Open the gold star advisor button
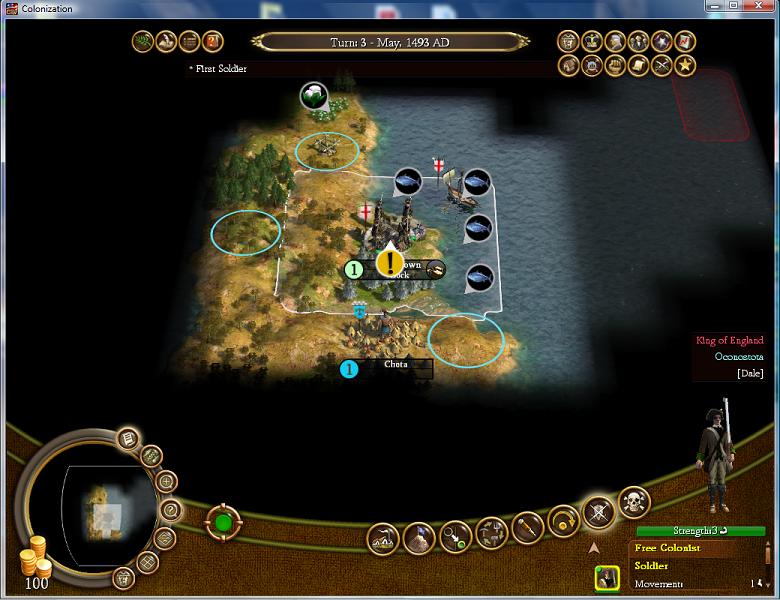 click(685, 65)
